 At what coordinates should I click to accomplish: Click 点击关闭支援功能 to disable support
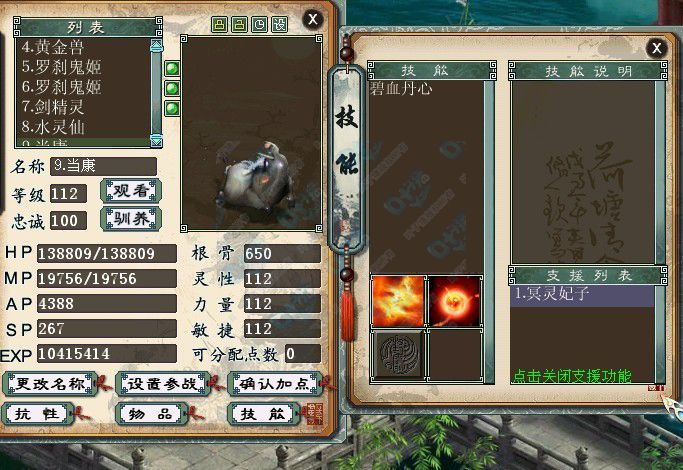(x=571, y=377)
